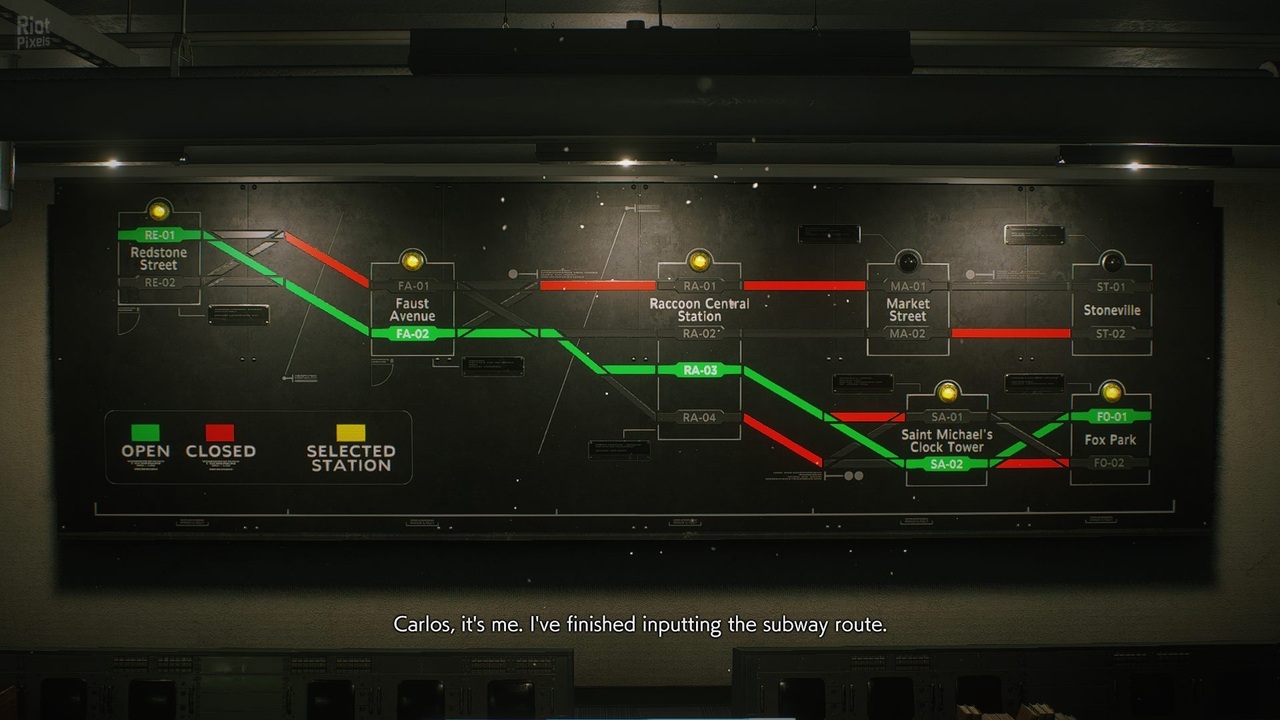Click the red Closed legend swatch
Viewport: 1280px width, 720px height.
click(x=220, y=432)
